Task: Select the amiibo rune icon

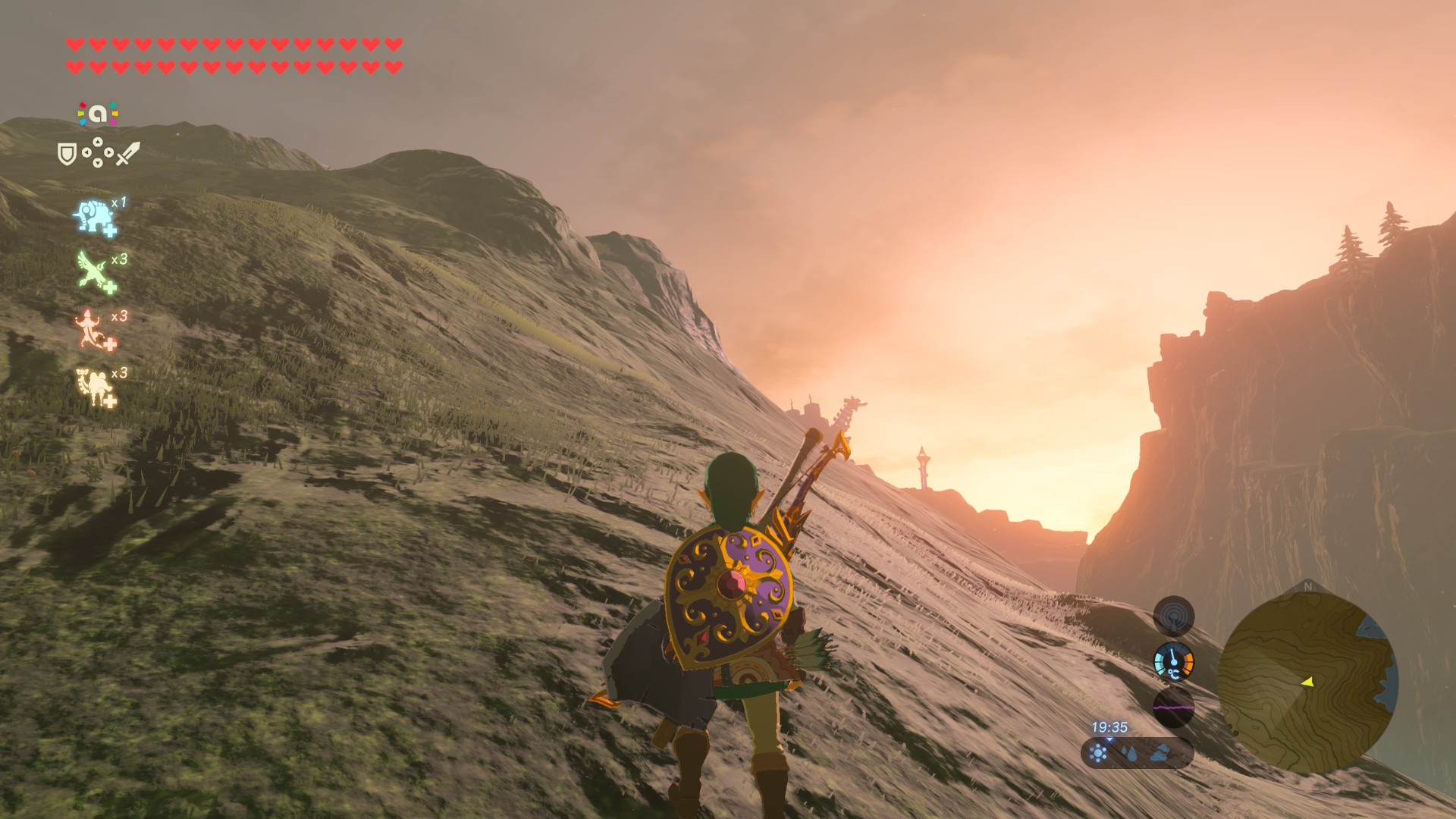Action: tap(98, 114)
